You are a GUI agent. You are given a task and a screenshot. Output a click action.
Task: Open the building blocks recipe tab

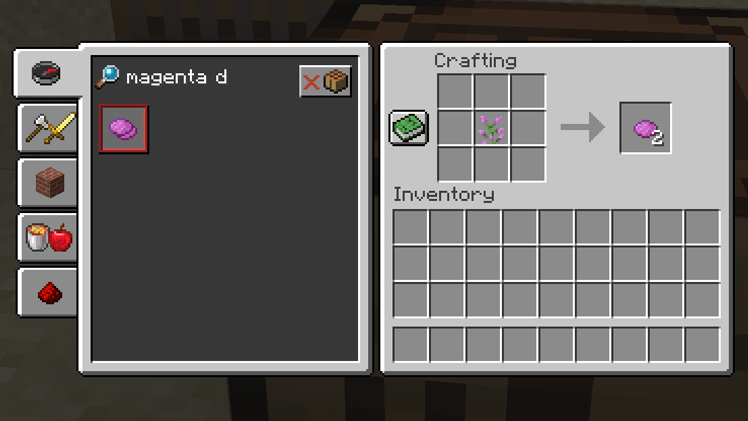pos(48,183)
